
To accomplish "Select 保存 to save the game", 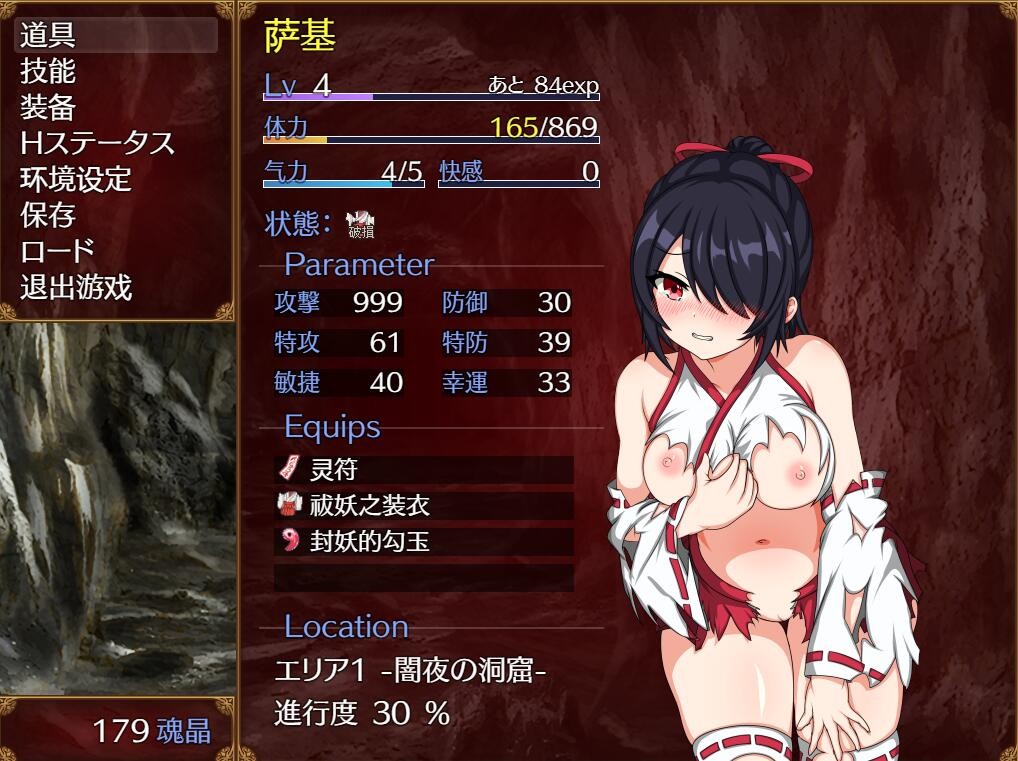I will tap(48, 215).
